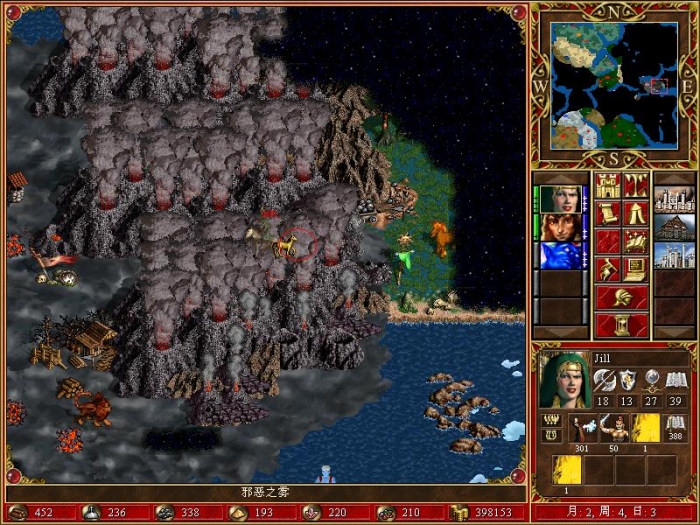Open Jill's large hero portrait
This screenshot has height=525, width=700.
pos(564,381)
